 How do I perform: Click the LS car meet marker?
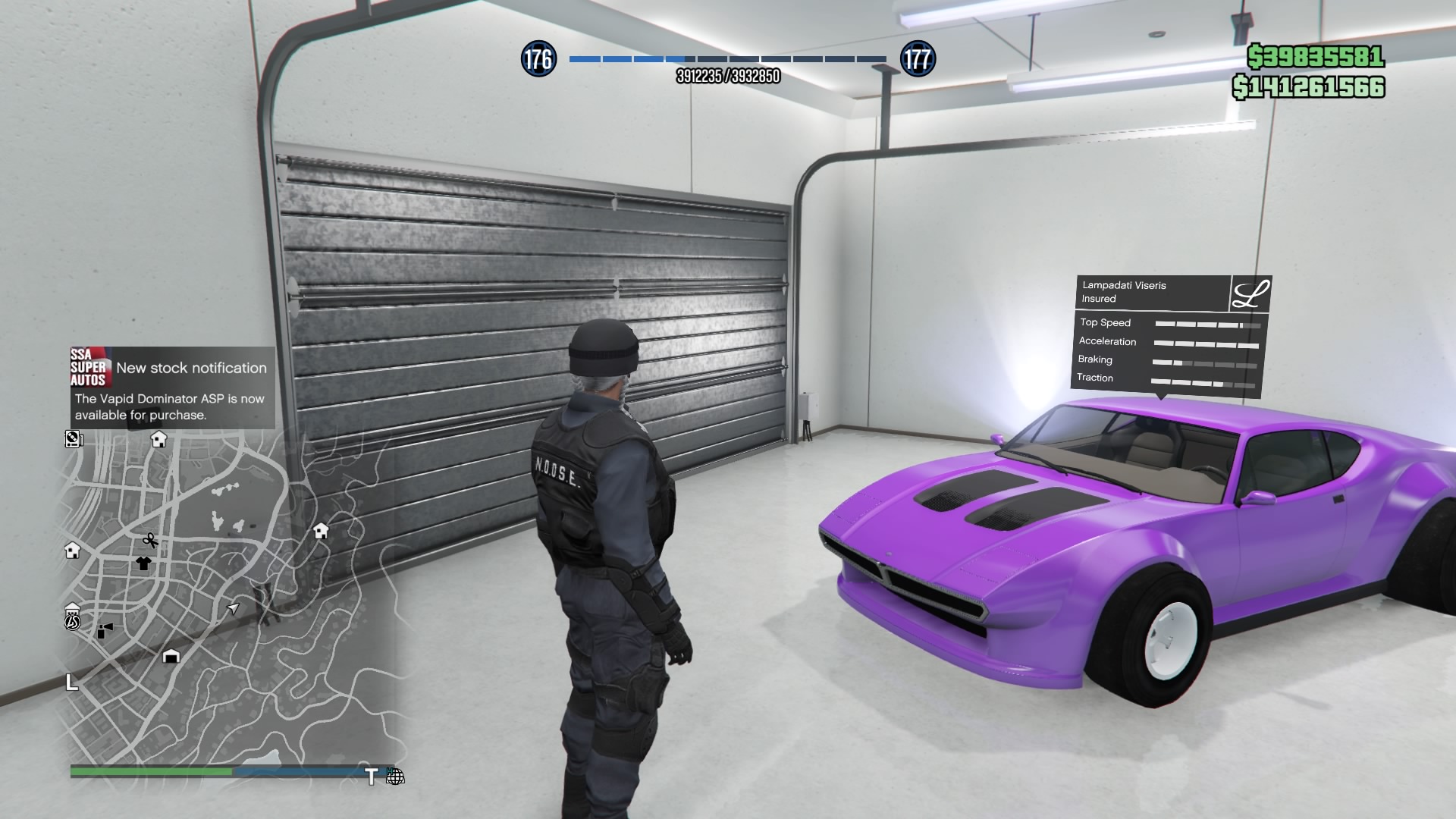tap(72, 622)
